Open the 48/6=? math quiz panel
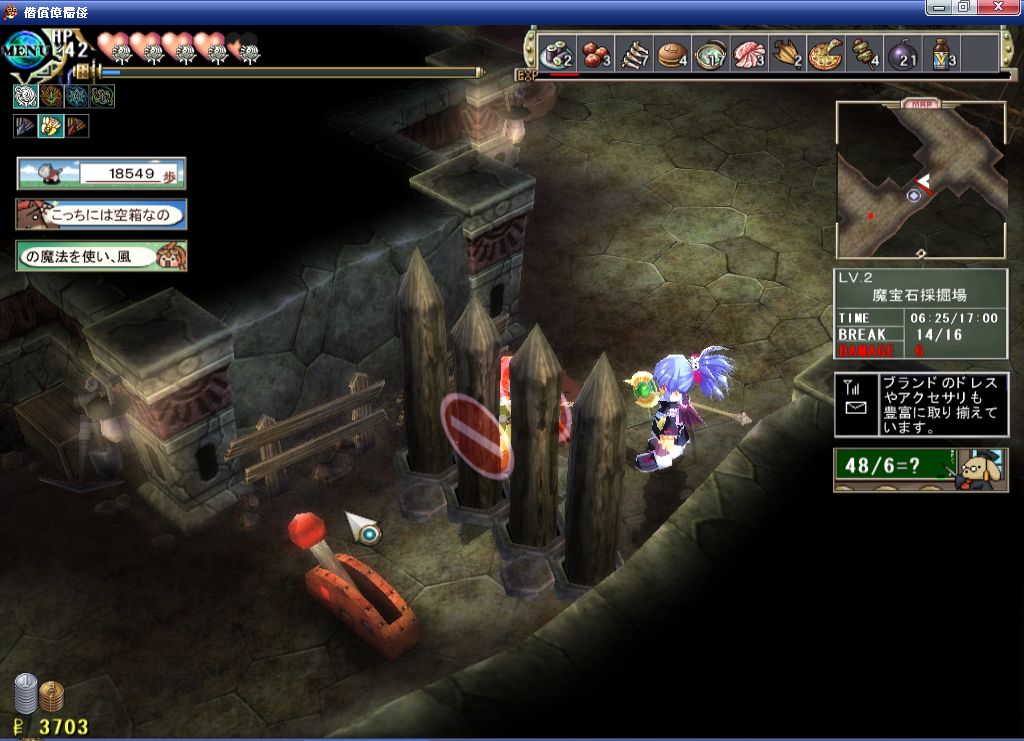The height and width of the screenshot is (741, 1024). [921, 468]
